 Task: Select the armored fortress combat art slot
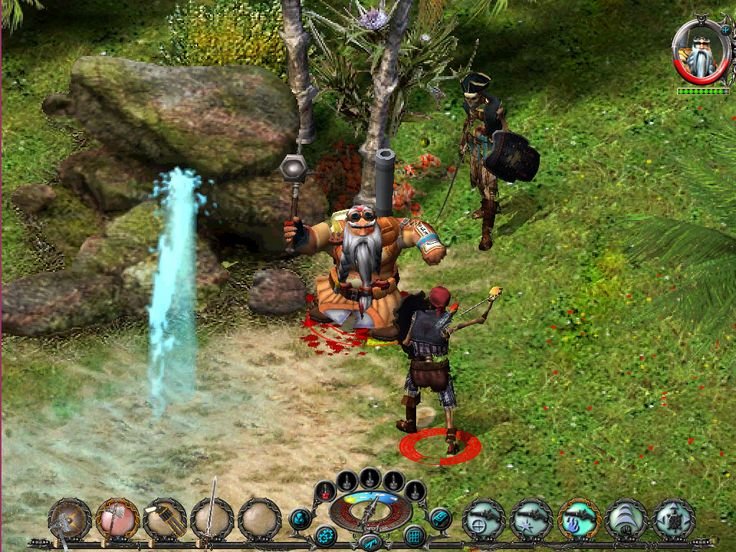pyautogui.click(x=674, y=520)
